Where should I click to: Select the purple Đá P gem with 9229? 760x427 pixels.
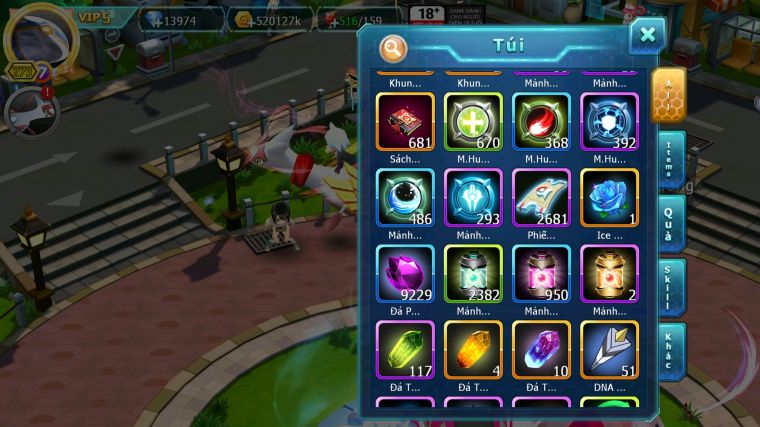(405, 273)
